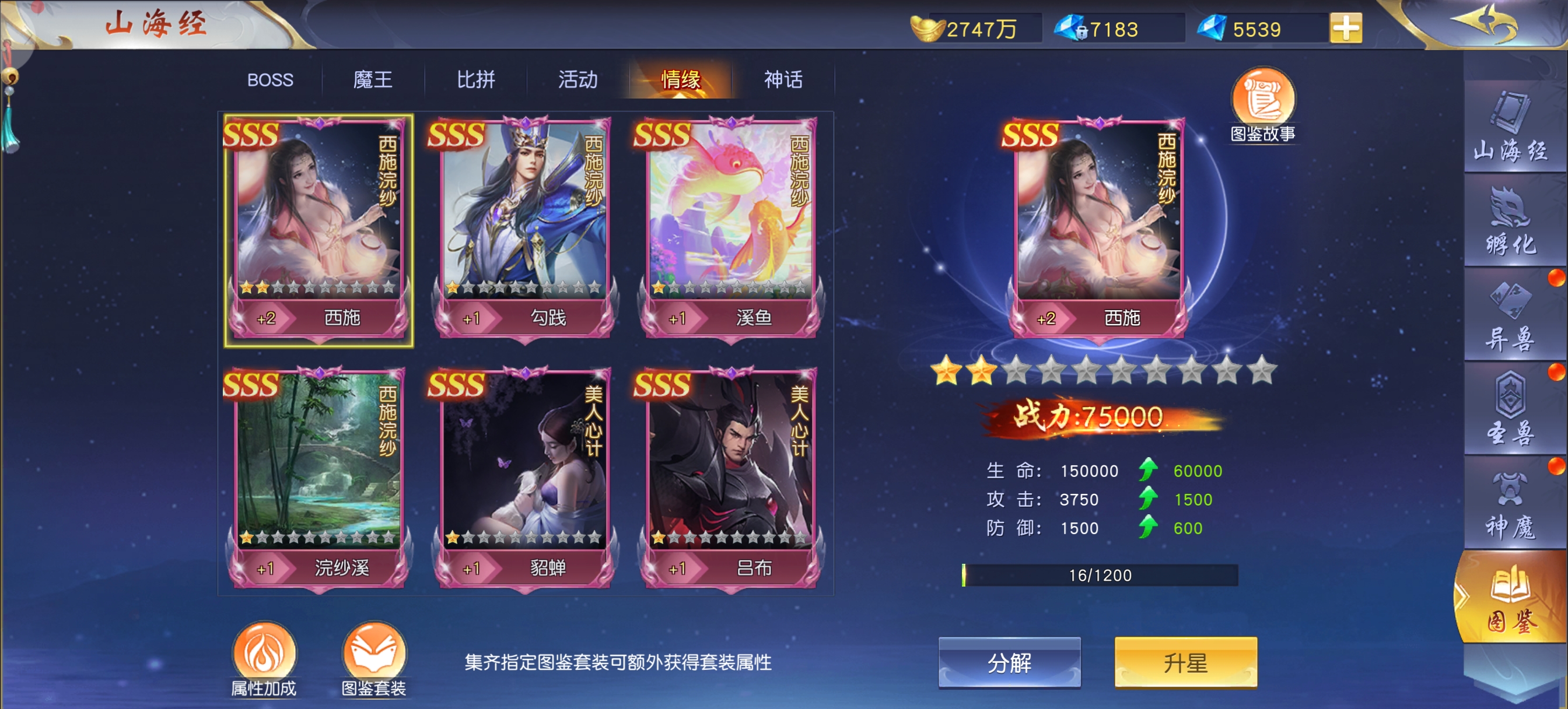Switch to the BOSS tab

click(x=270, y=80)
